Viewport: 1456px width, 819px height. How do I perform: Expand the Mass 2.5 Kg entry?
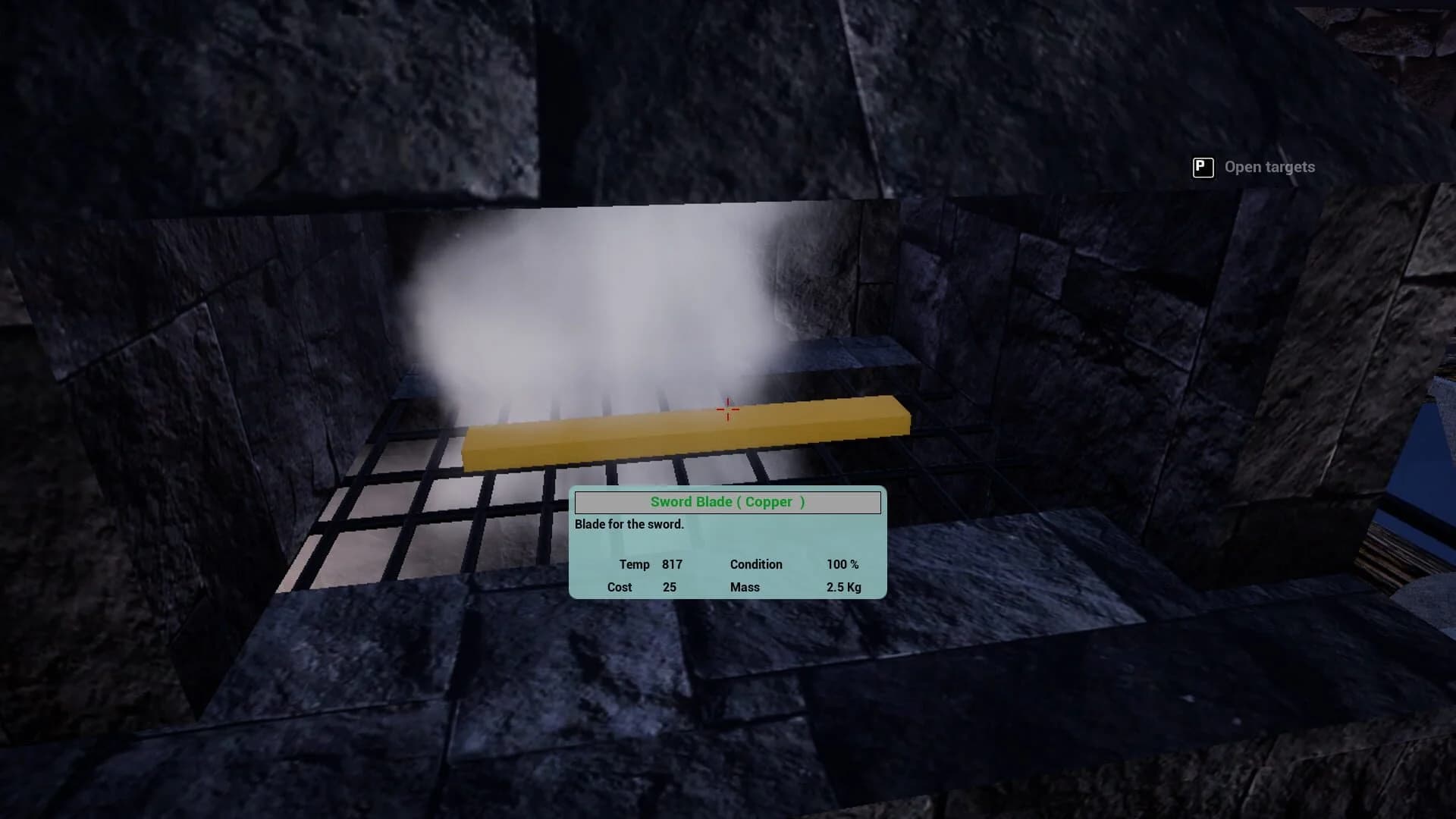tap(844, 587)
